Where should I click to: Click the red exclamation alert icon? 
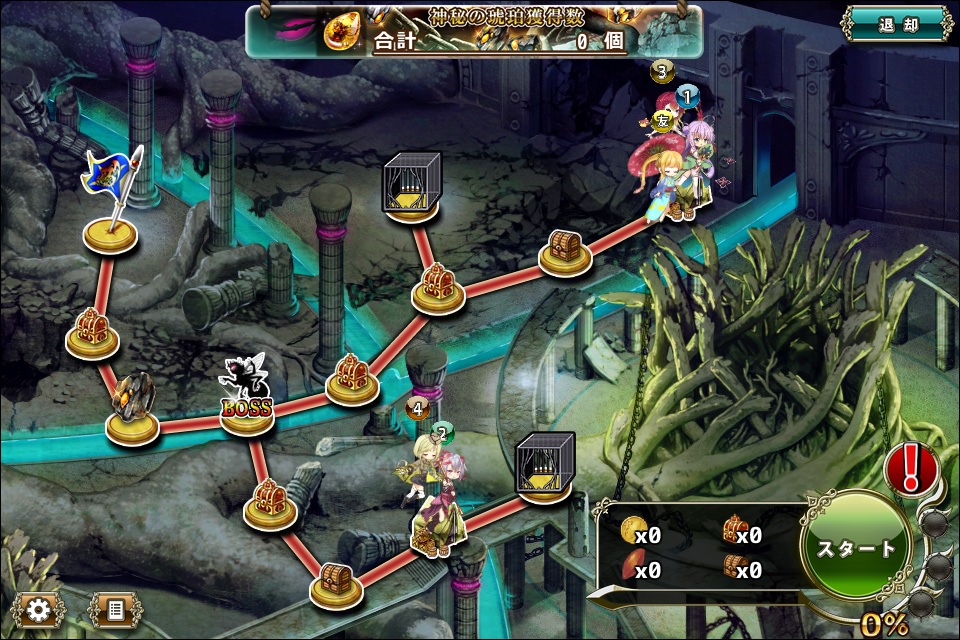coord(909,467)
